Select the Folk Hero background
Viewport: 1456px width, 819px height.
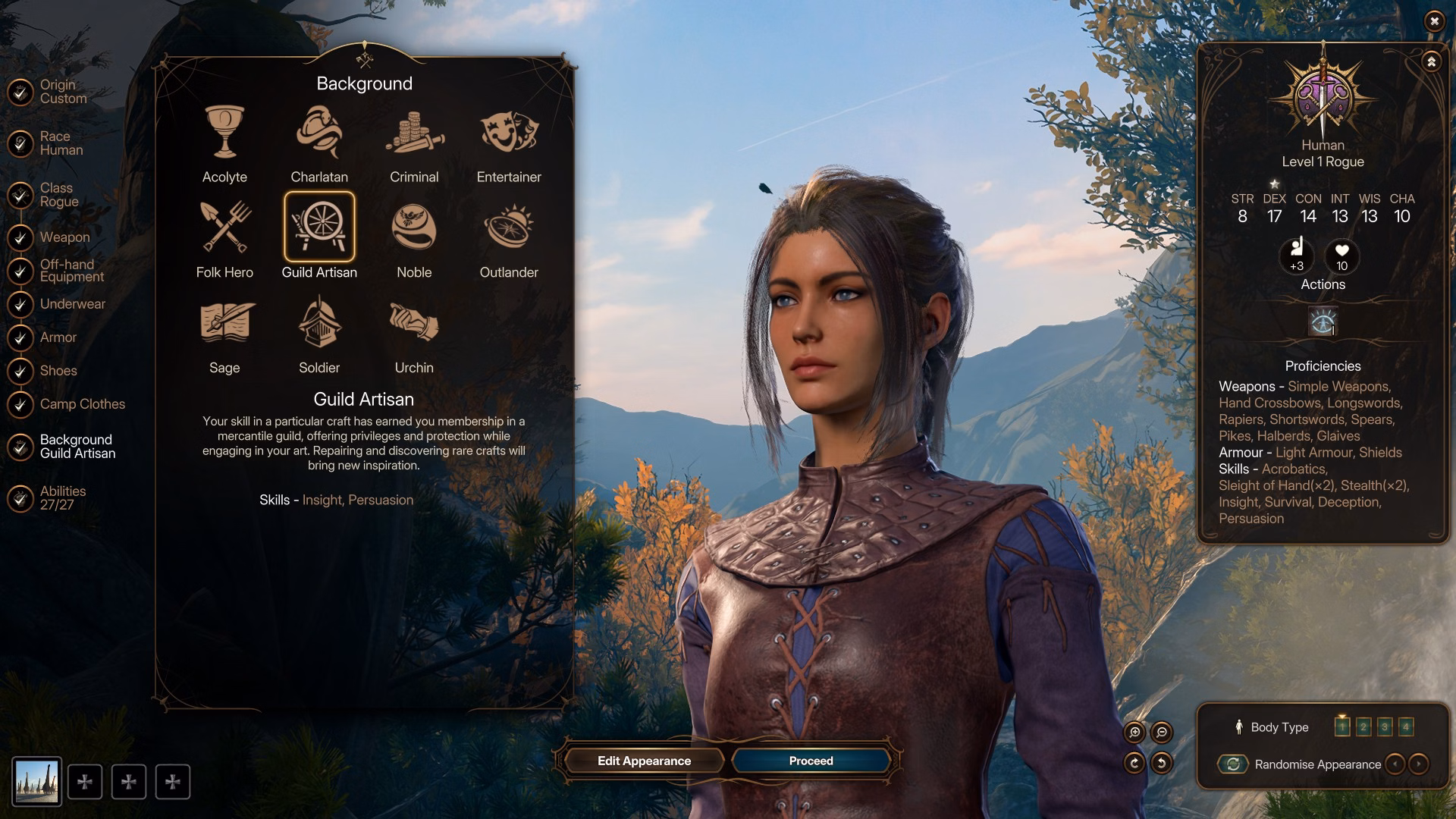[224, 227]
